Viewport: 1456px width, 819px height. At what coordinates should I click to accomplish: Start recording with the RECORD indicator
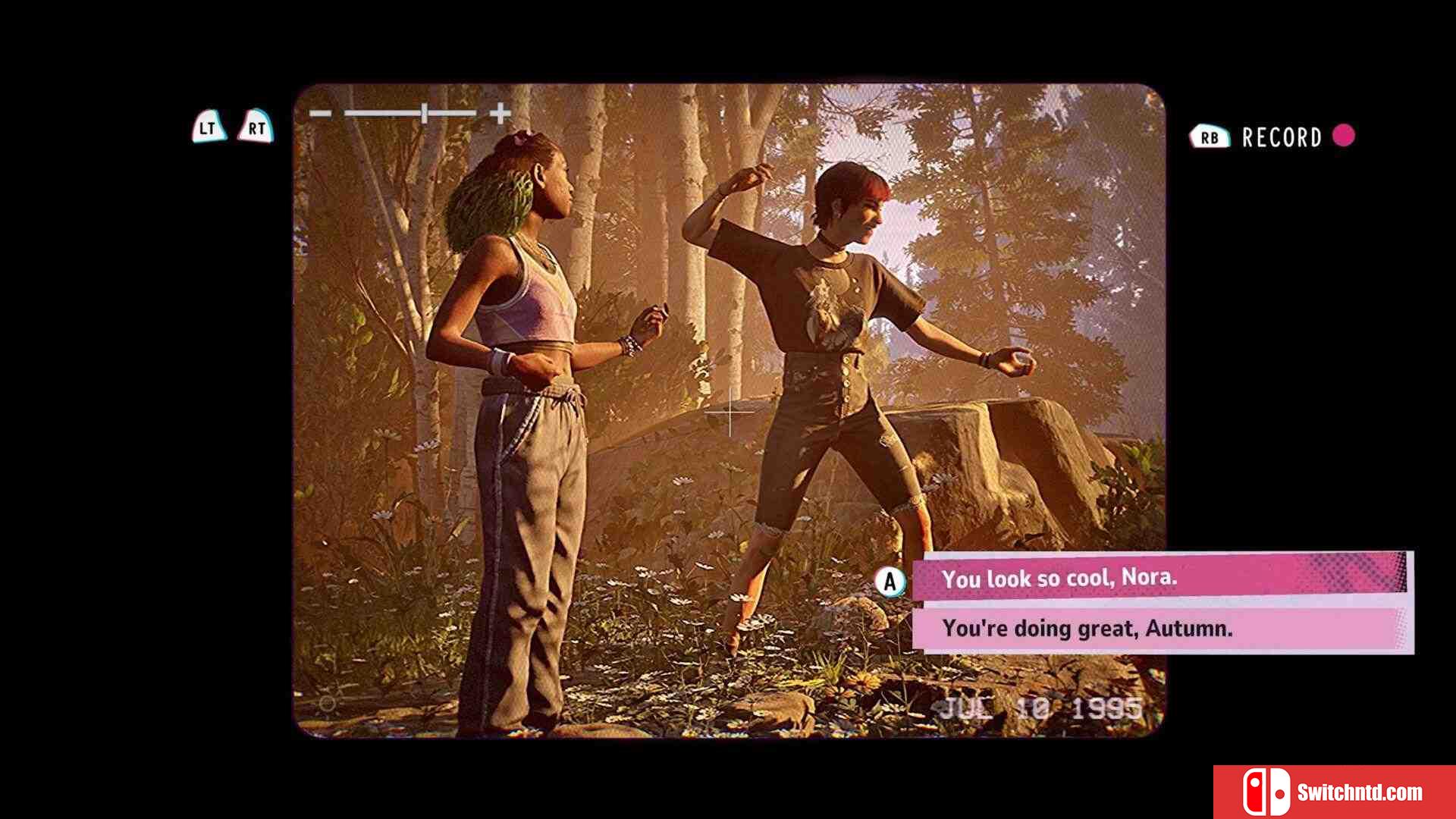pos(1281,137)
